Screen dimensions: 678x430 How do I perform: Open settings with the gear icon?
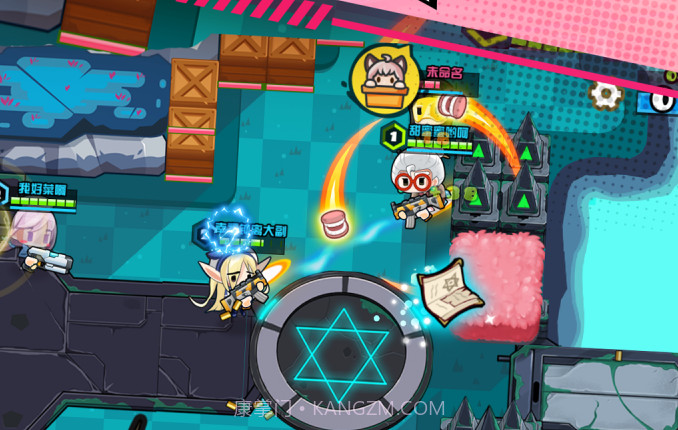click(x=605, y=95)
